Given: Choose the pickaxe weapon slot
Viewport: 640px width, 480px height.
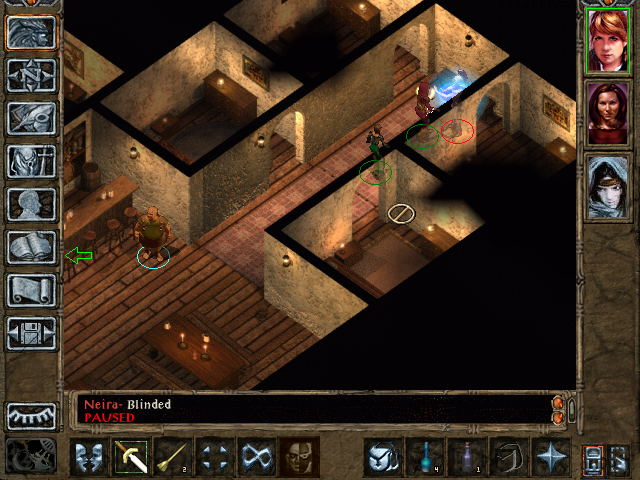Looking at the screenshot, I should [x=131, y=457].
